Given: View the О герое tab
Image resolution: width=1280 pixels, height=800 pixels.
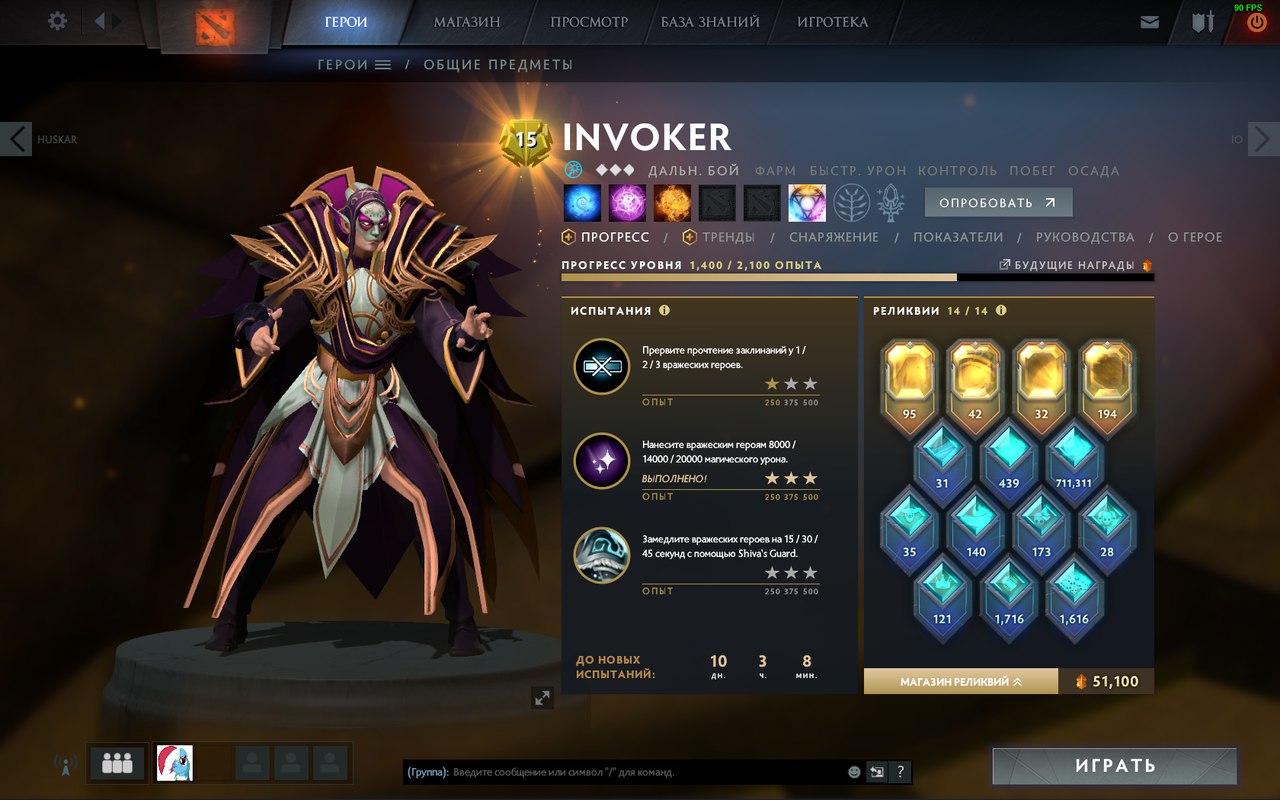Looking at the screenshot, I should click(1195, 237).
